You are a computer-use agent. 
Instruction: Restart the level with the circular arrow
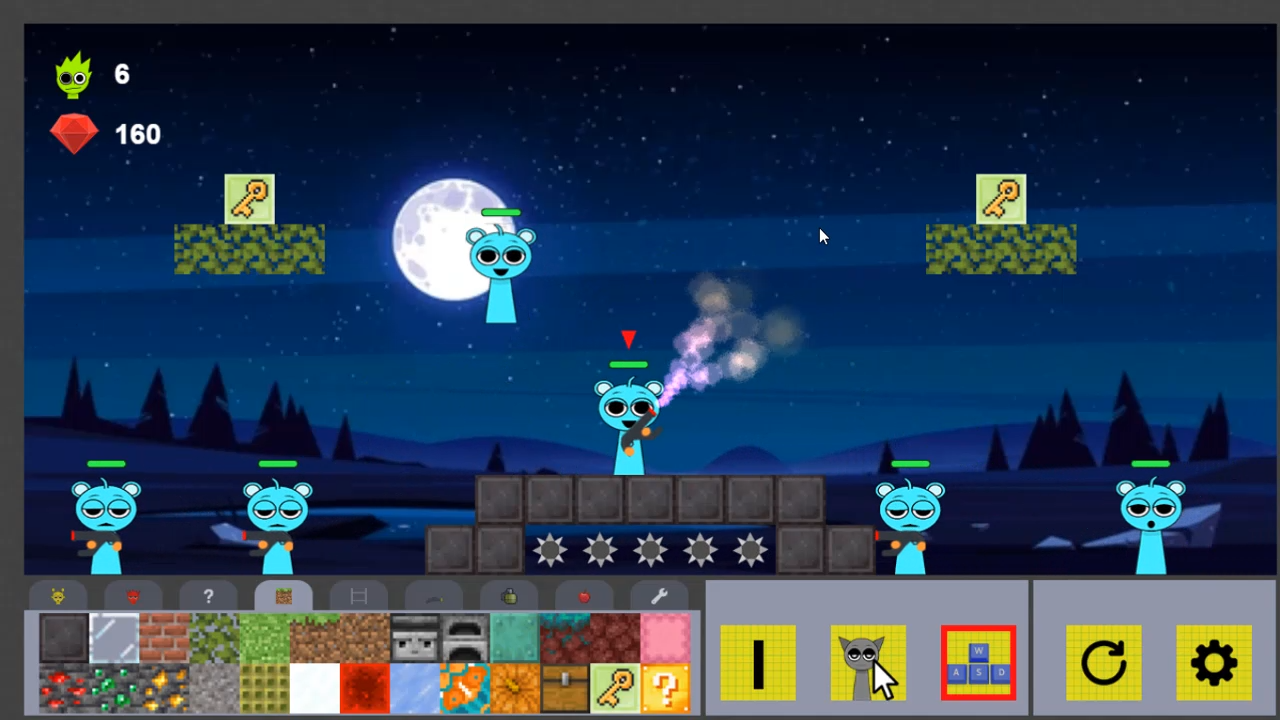pos(1103,663)
